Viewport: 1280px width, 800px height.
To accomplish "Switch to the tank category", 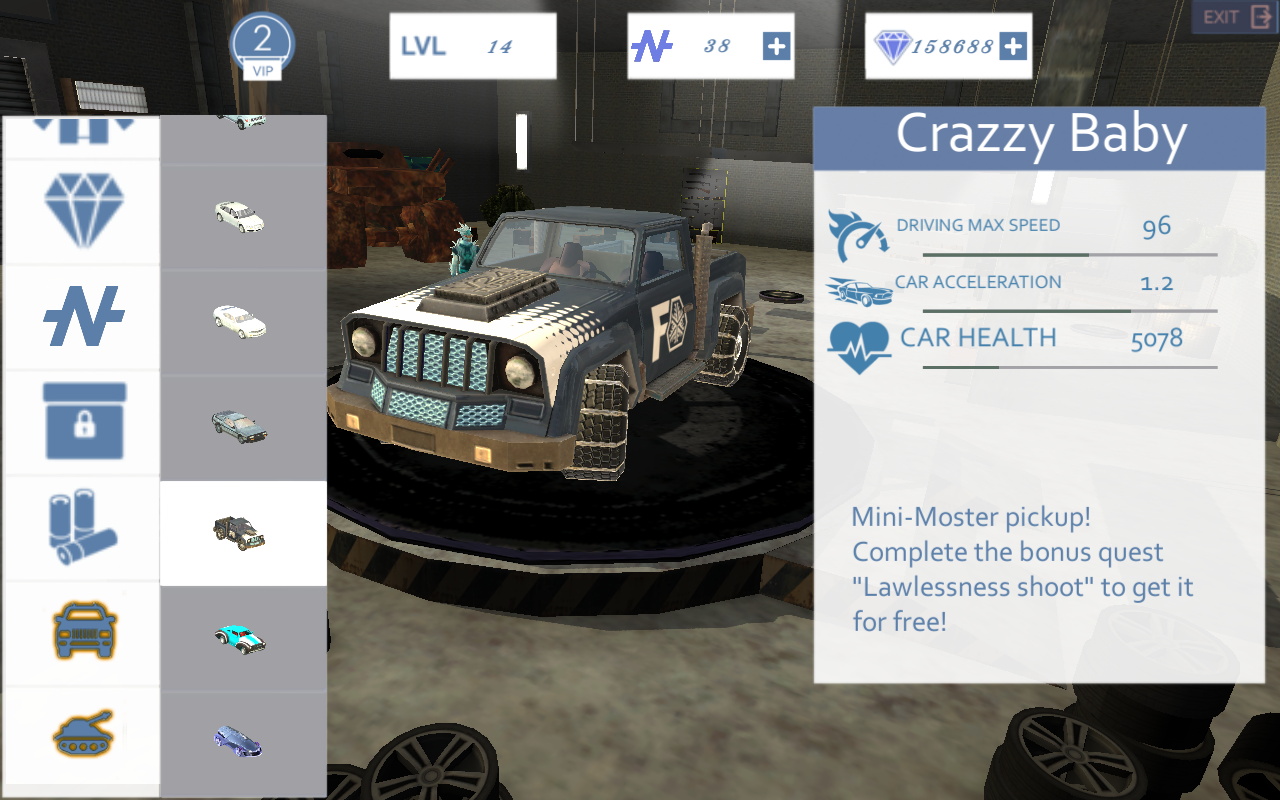I will [x=81, y=738].
